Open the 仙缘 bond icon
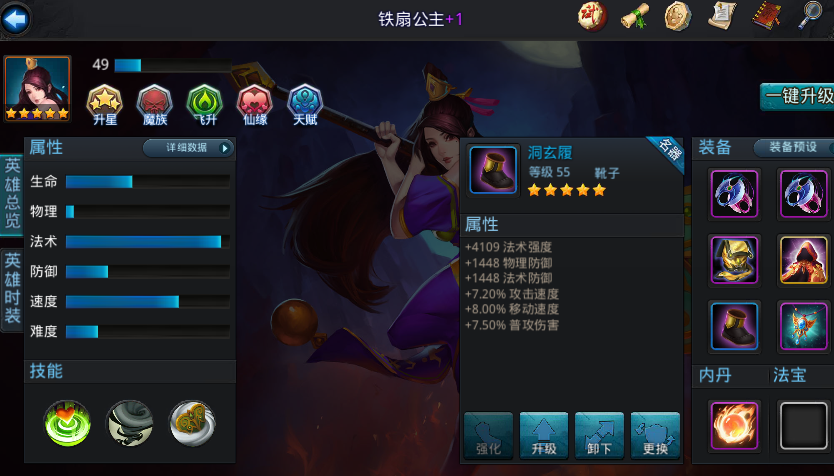 [x=254, y=103]
